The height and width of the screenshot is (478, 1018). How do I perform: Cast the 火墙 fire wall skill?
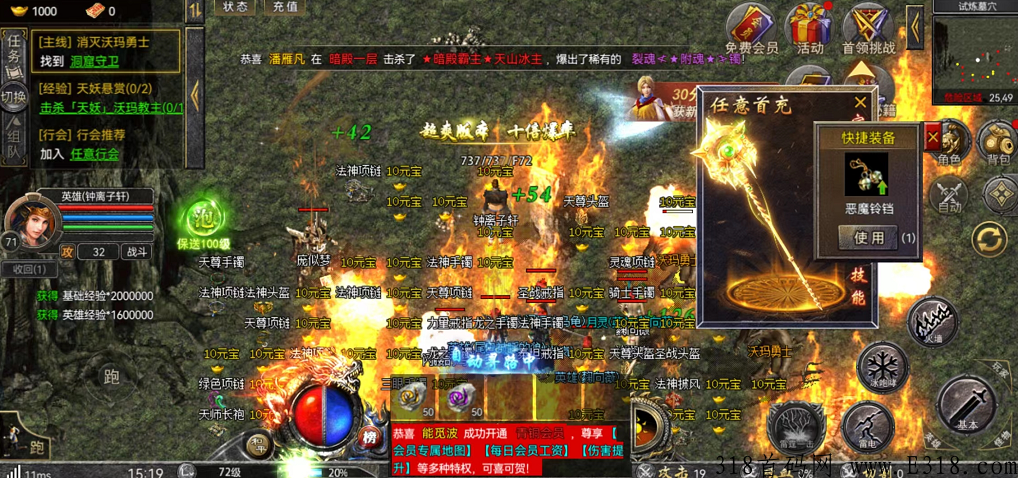(932, 321)
